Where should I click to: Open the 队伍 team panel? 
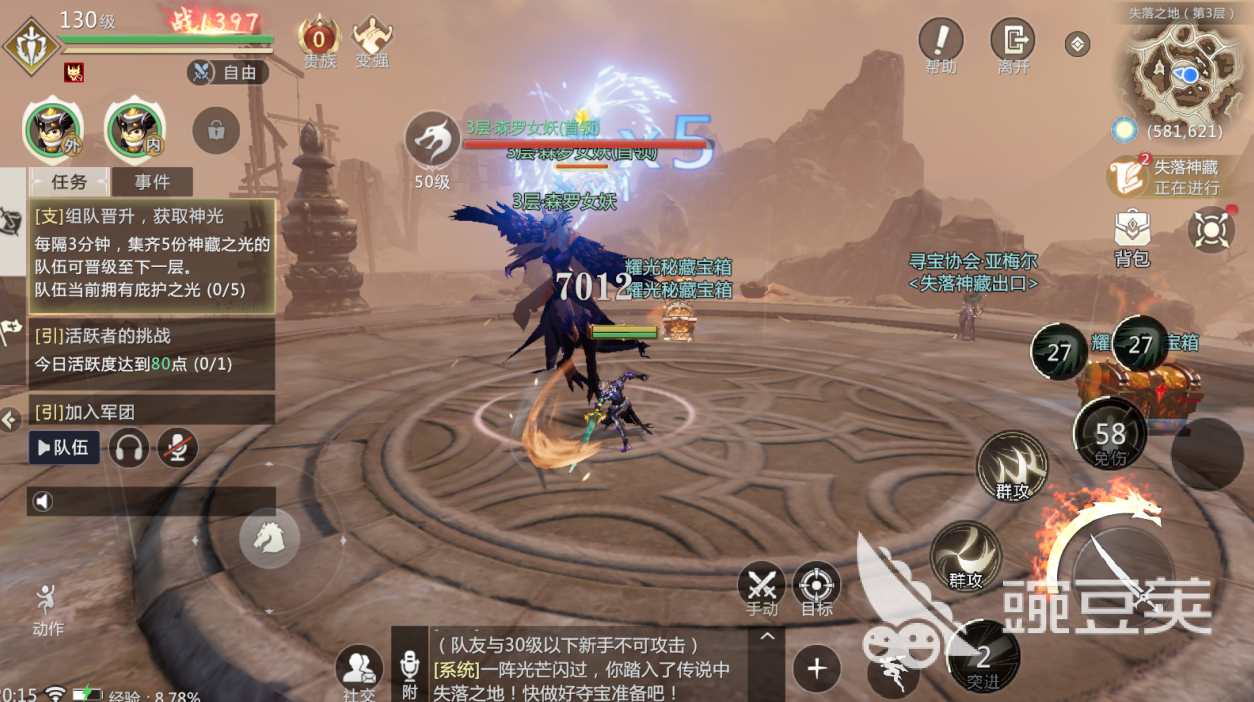click(64, 447)
